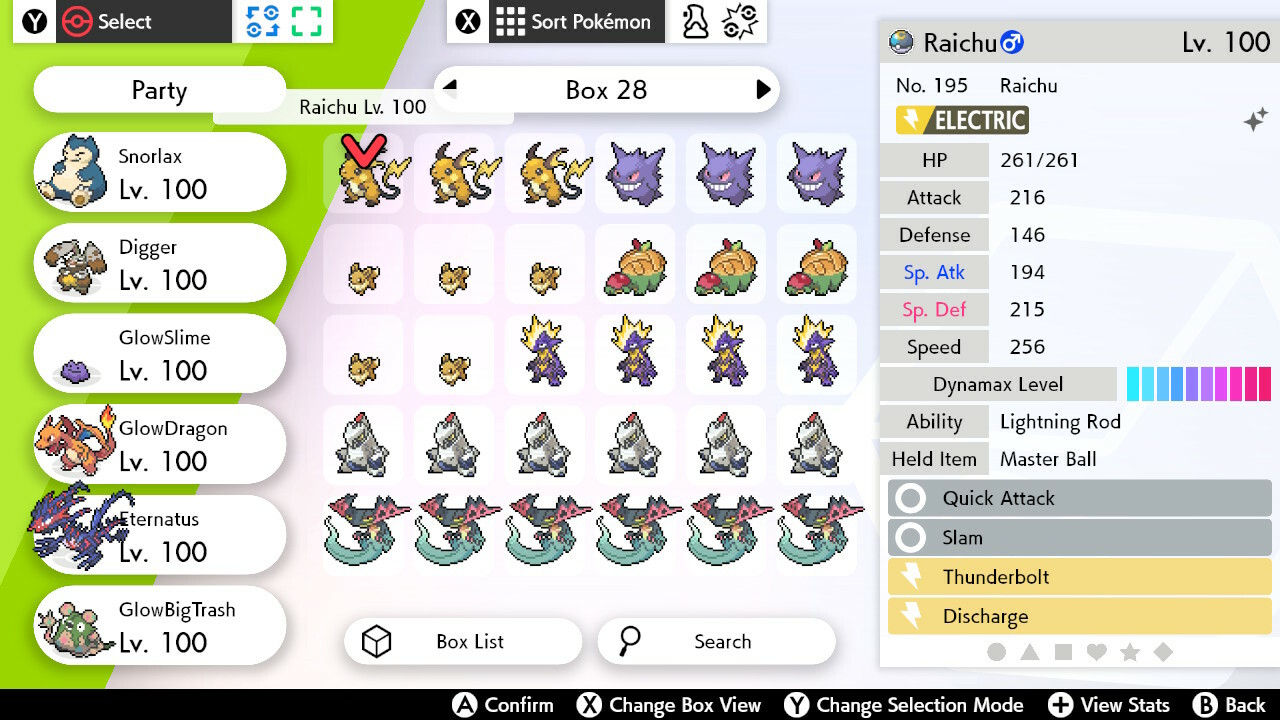Select the Raichu with the red cursor

[x=362, y=174]
